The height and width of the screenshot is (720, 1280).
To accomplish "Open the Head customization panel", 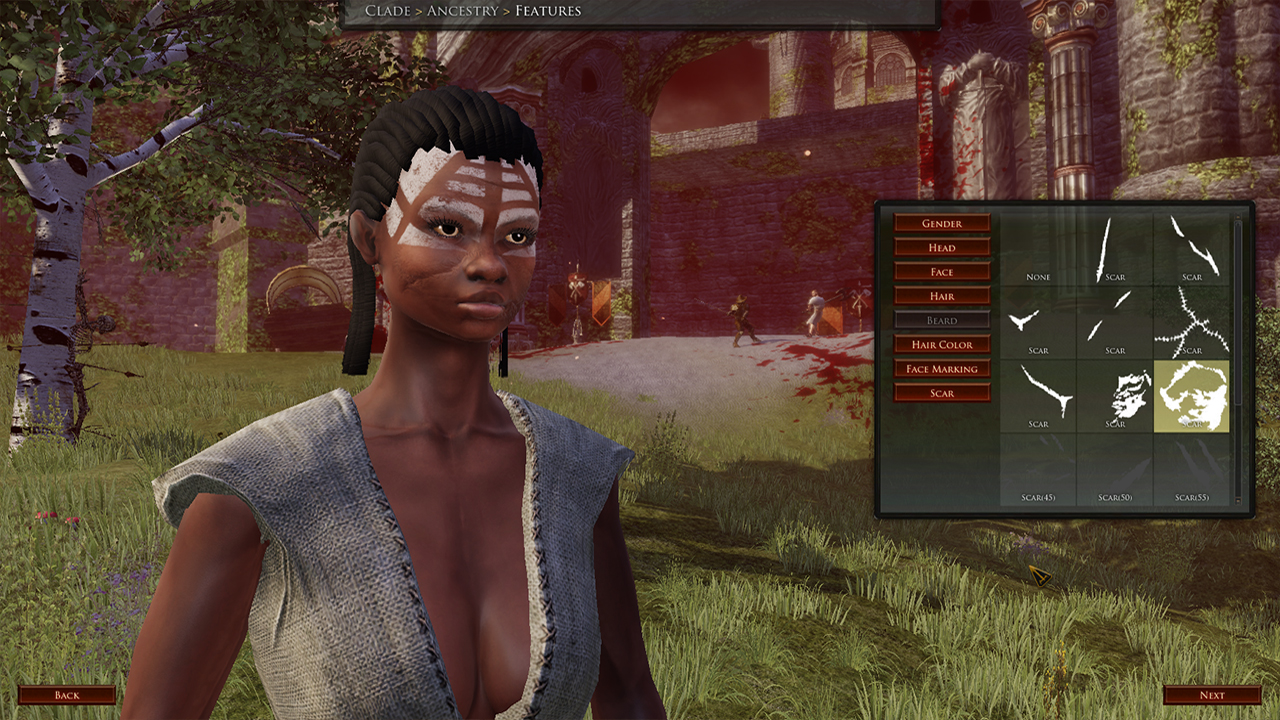I will coord(941,247).
